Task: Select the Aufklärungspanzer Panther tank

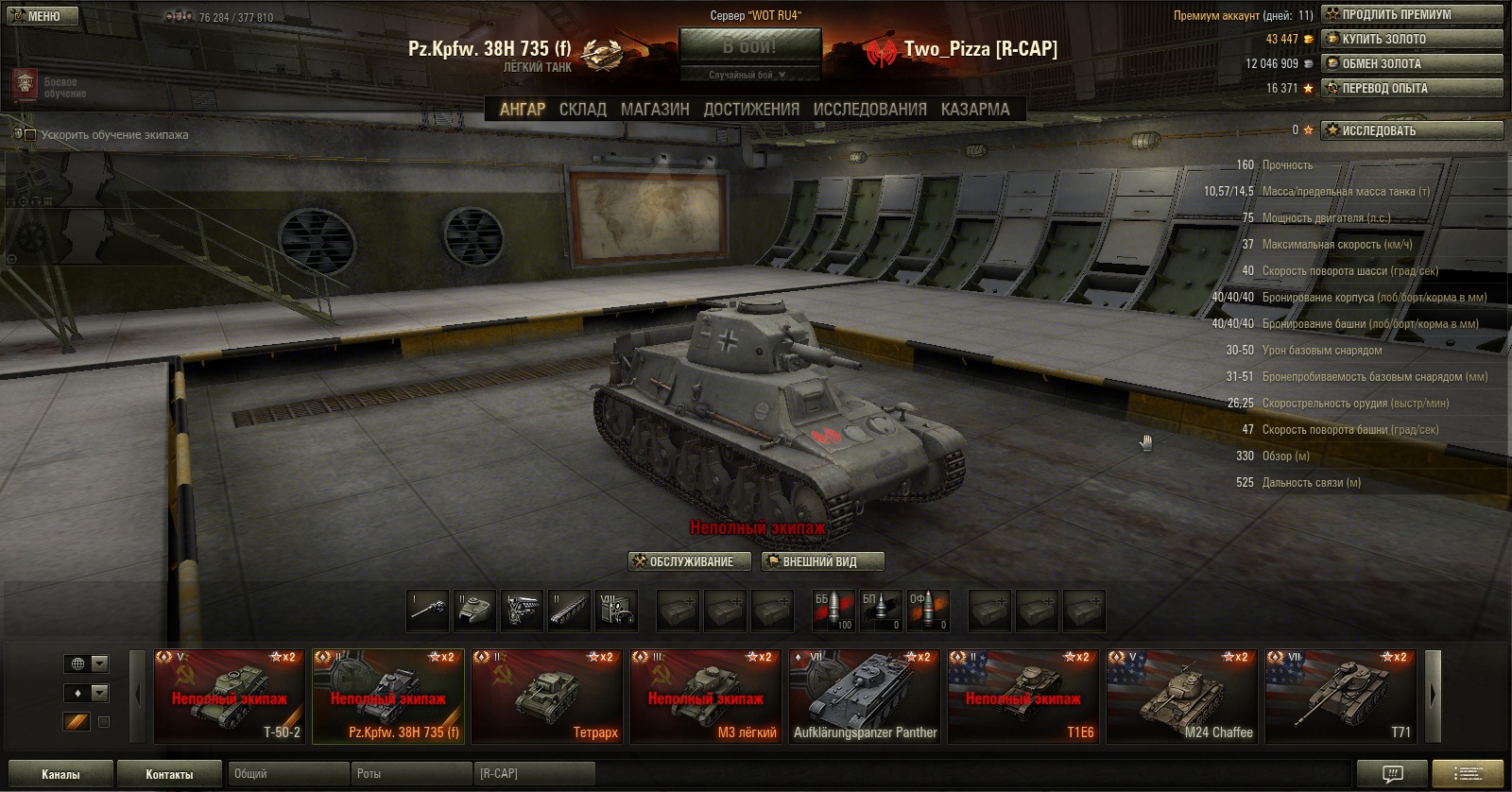Action: coord(865,696)
